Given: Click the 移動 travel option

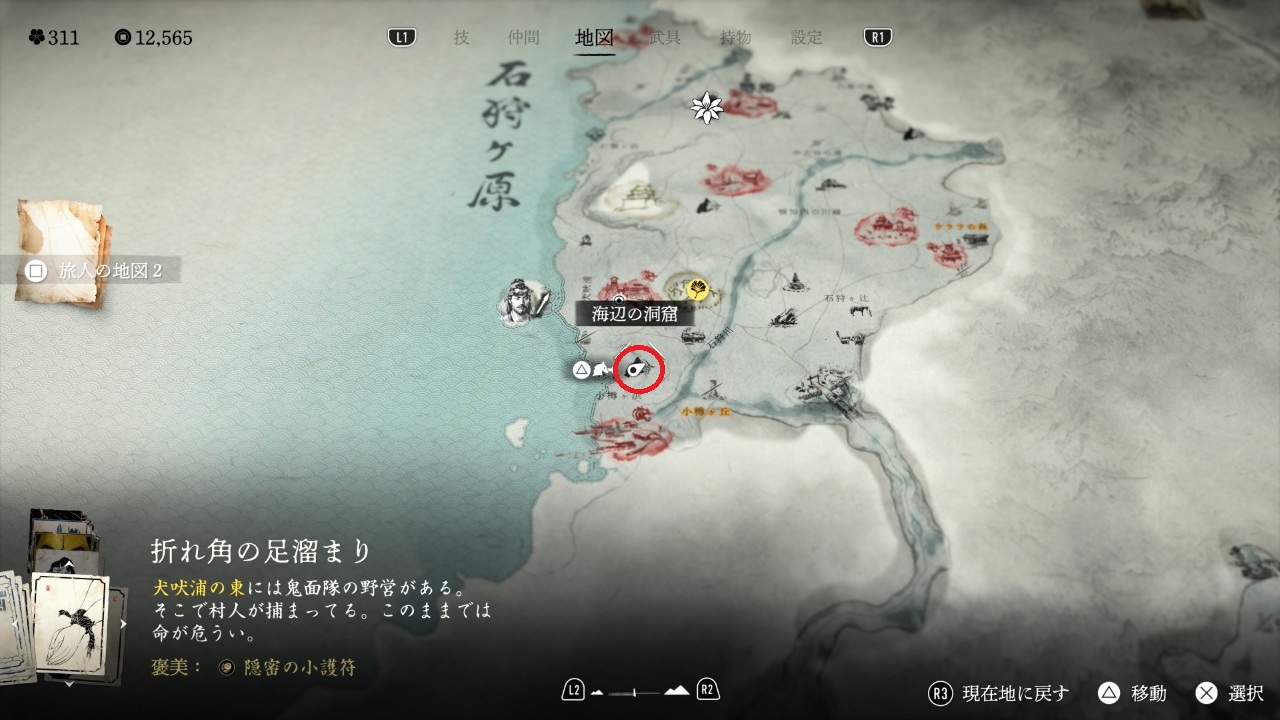Looking at the screenshot, I should pyautogui.click(x=1131, y=693).
